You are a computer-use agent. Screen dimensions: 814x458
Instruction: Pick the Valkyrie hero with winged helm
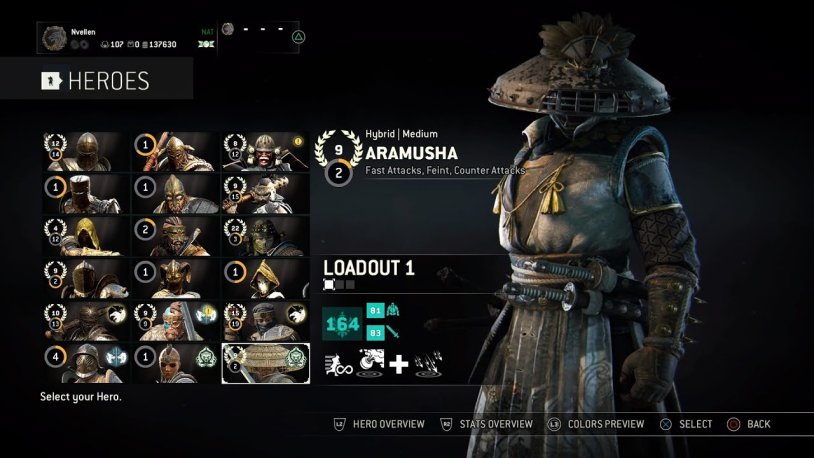pos(176,279)
